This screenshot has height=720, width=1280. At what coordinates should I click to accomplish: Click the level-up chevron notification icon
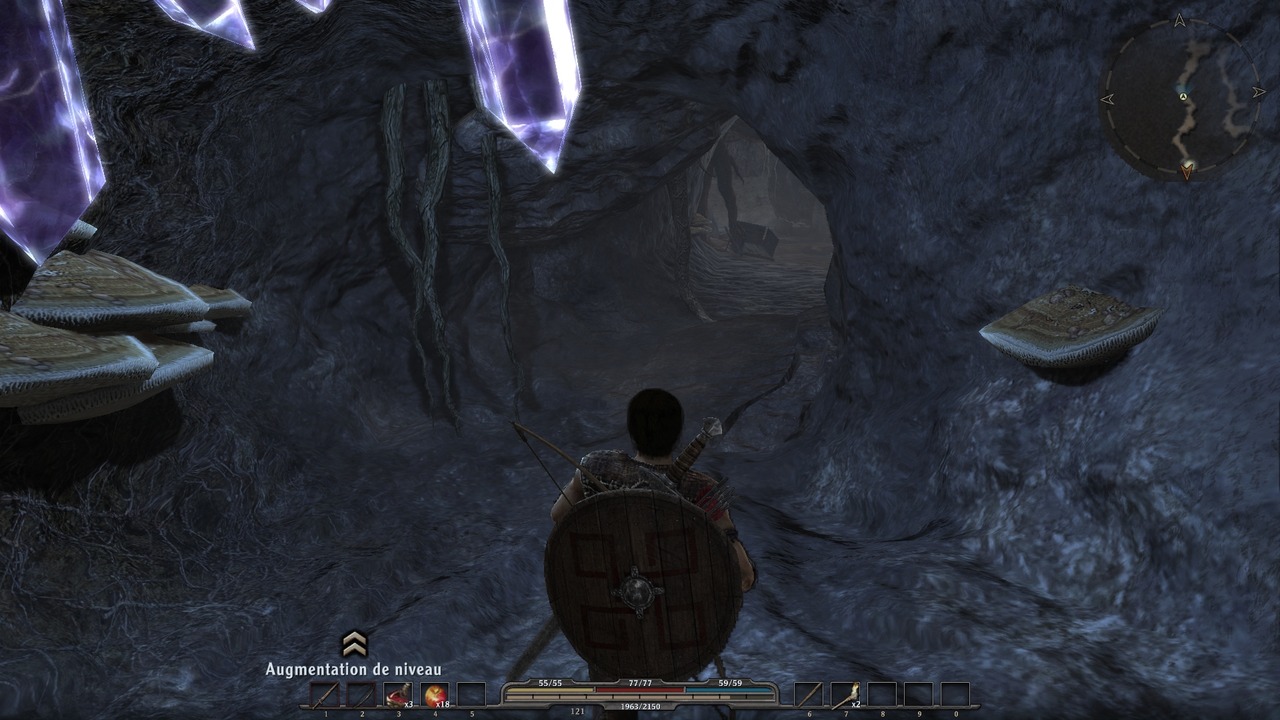(354, 644)
